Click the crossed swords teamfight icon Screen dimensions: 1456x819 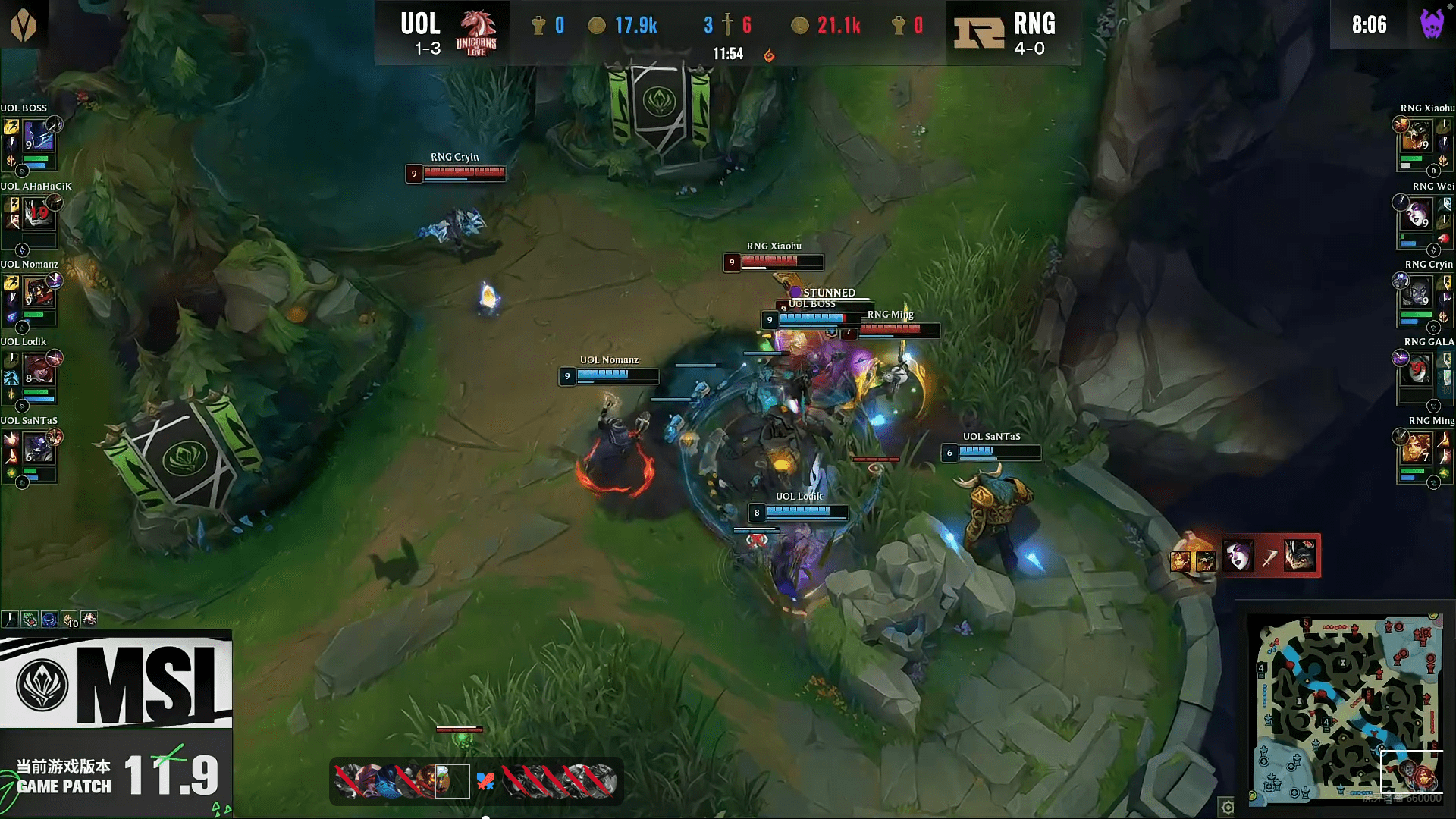pyautogui.click(x=485, y=781)
